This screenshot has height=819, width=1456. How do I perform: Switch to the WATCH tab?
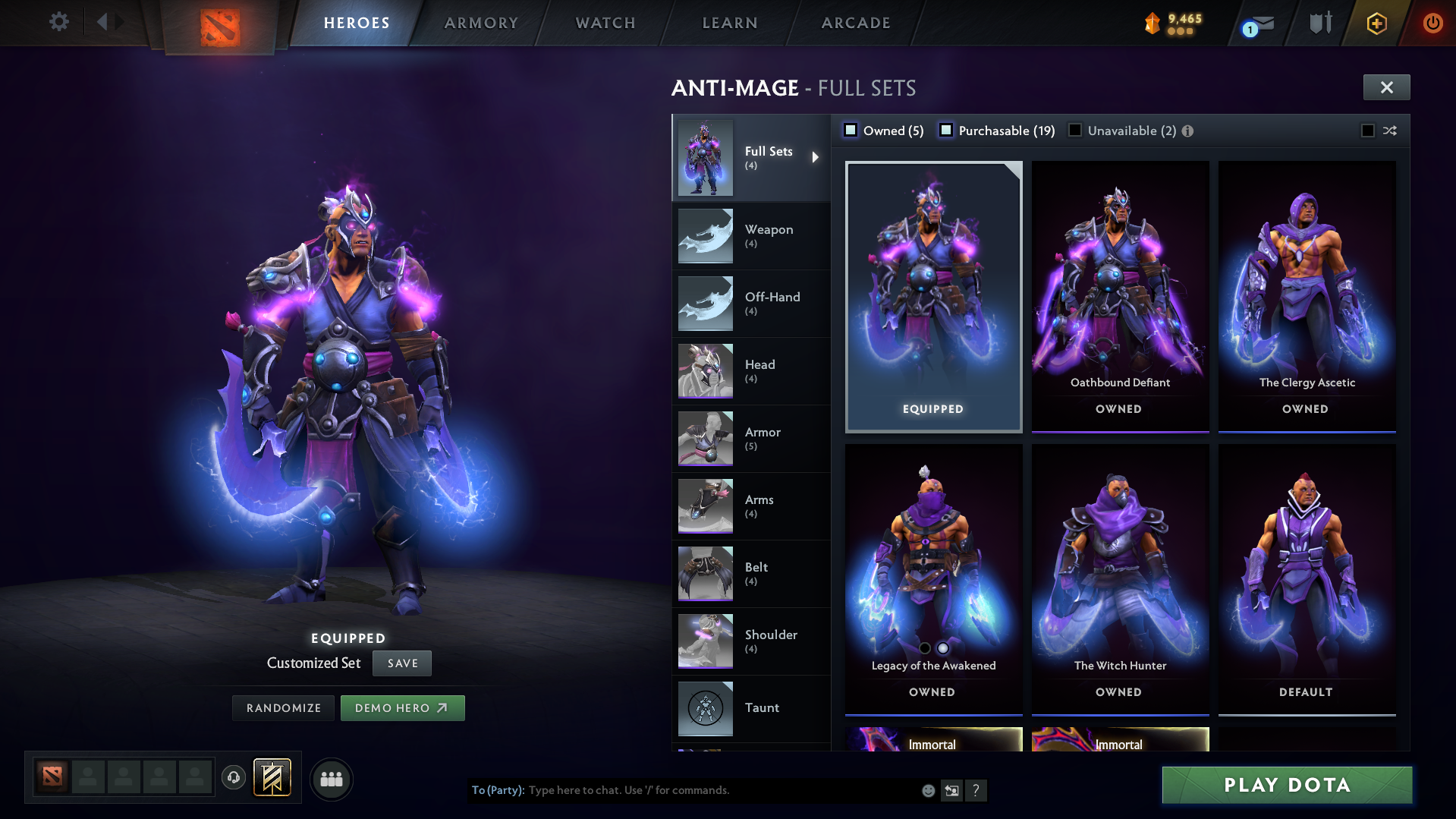click(605, 23)
